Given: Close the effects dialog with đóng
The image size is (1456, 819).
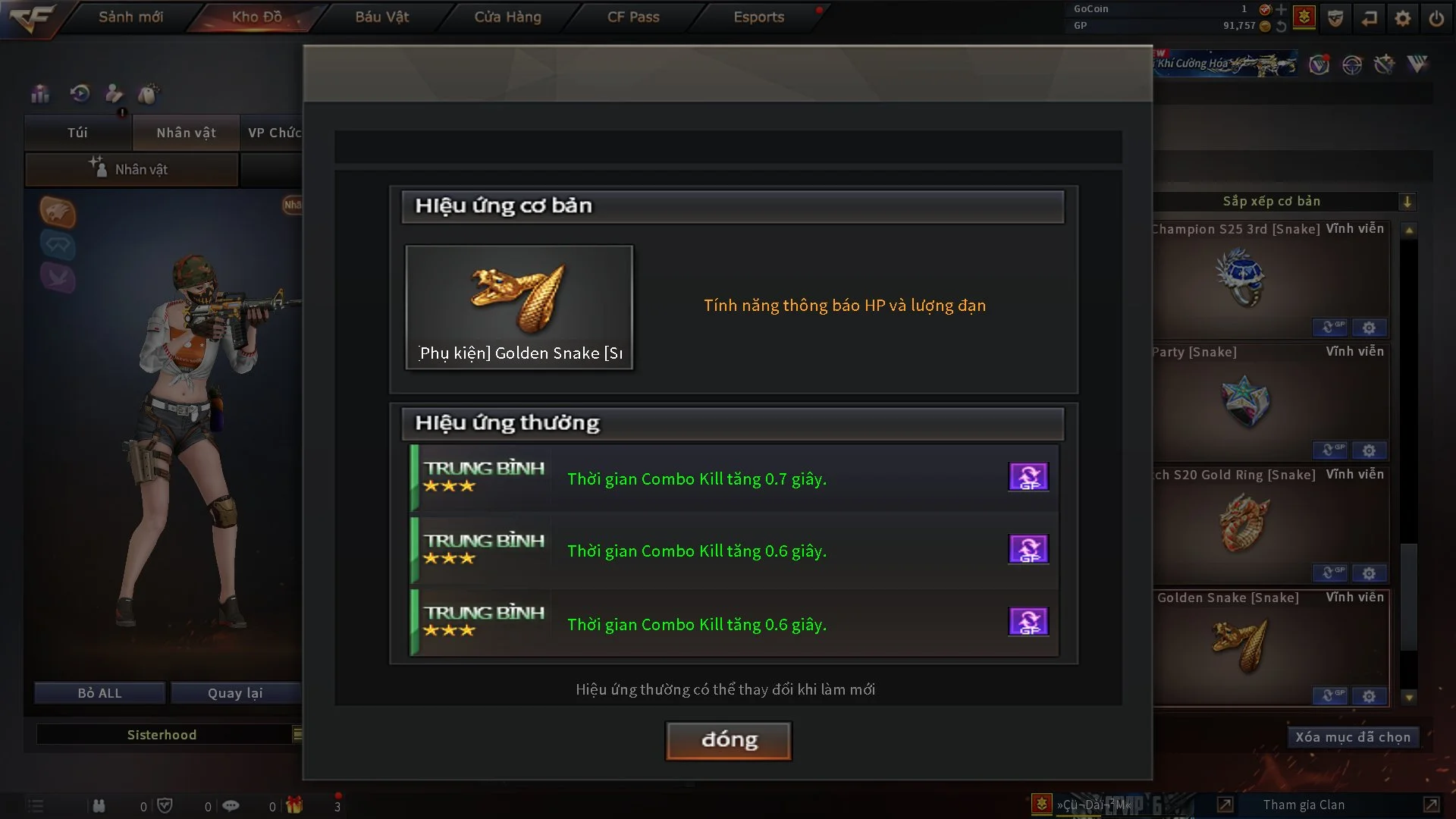Looking at the screenshot, I should pyautogui.click(x=729, y=740).
